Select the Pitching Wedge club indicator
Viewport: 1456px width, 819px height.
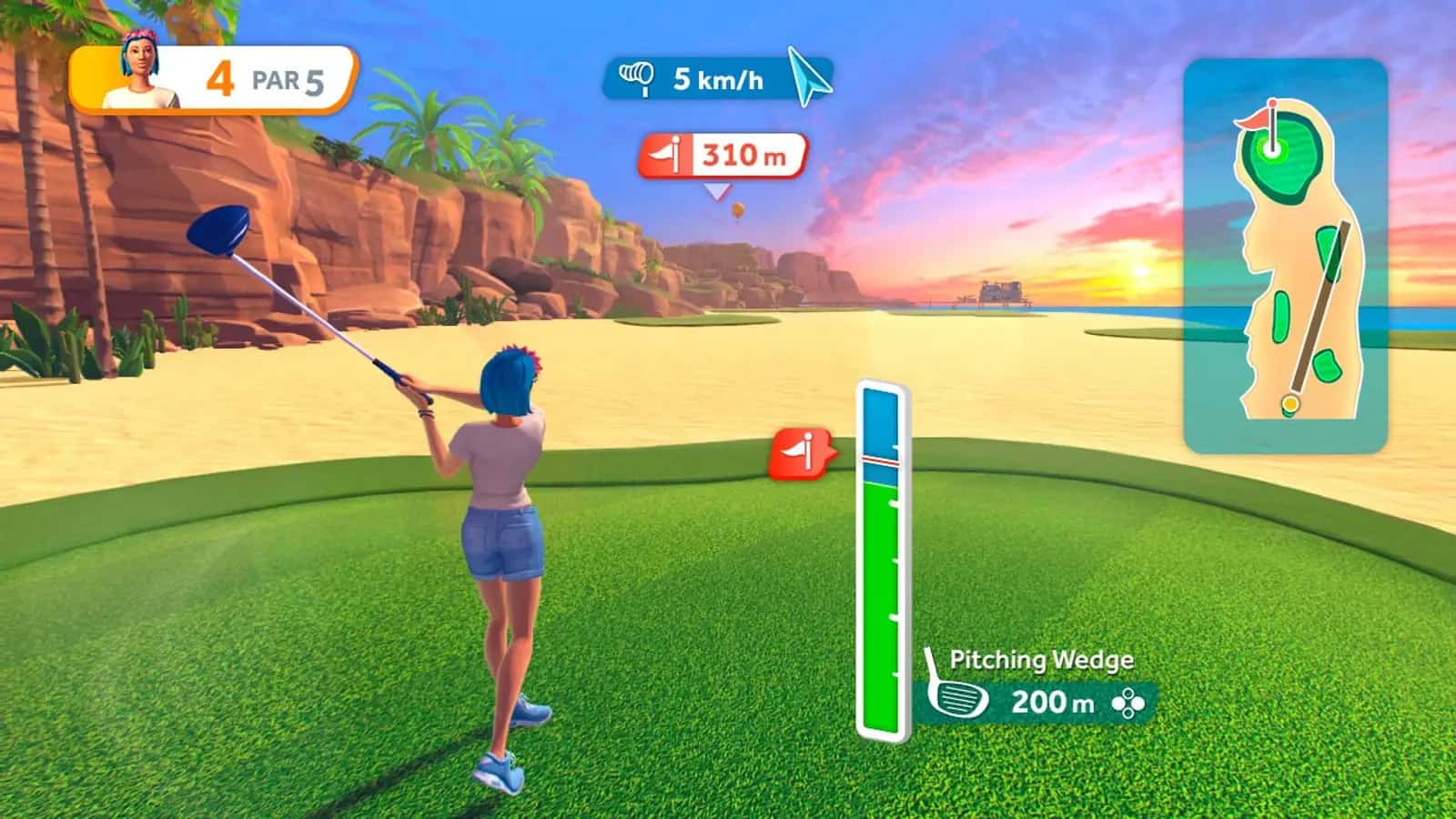pos(1037,687)
